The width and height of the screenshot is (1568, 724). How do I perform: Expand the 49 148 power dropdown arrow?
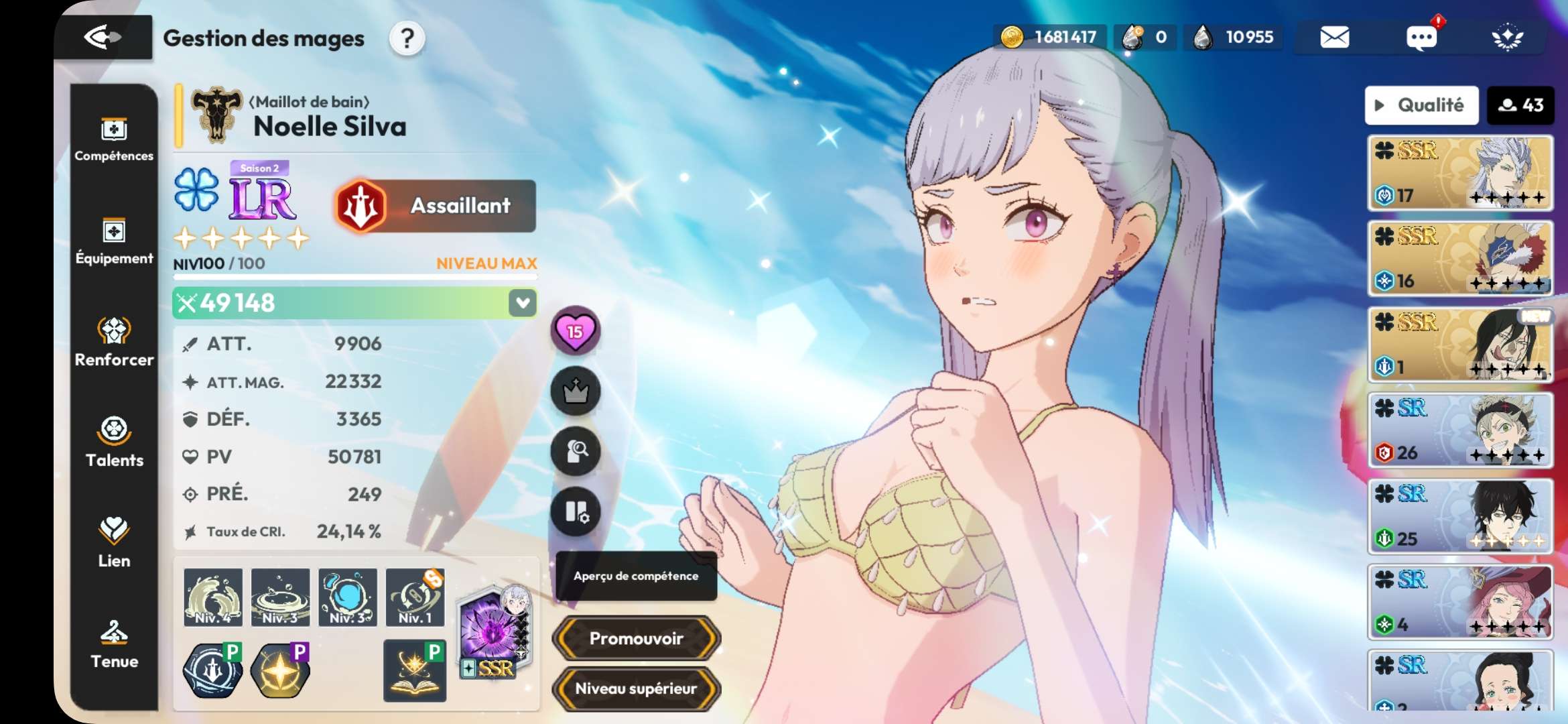coord(523,303)
